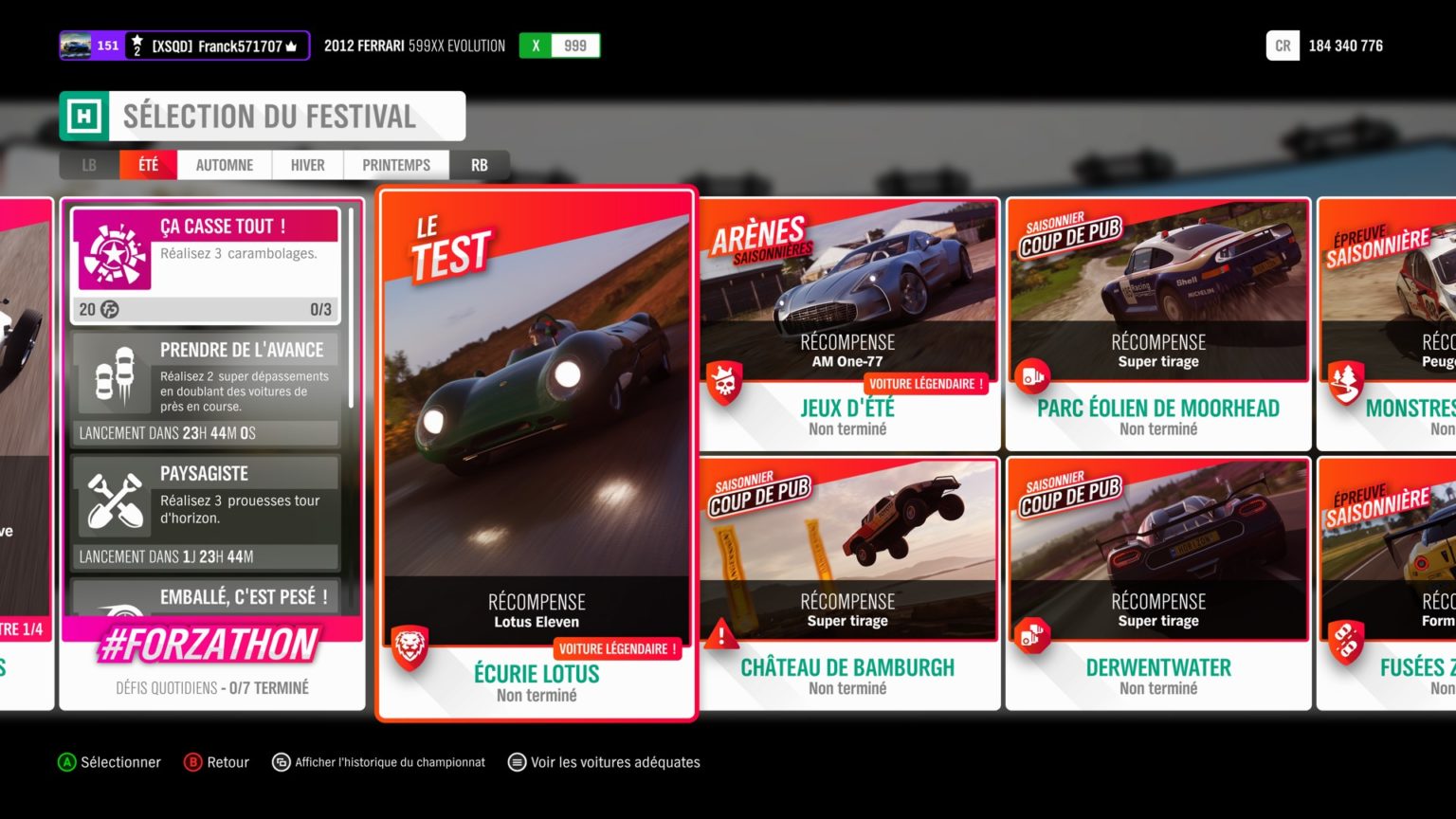Select the Derwentwater Coup de Pub event
The image size is (1456, 819).
pos(1158,583)
